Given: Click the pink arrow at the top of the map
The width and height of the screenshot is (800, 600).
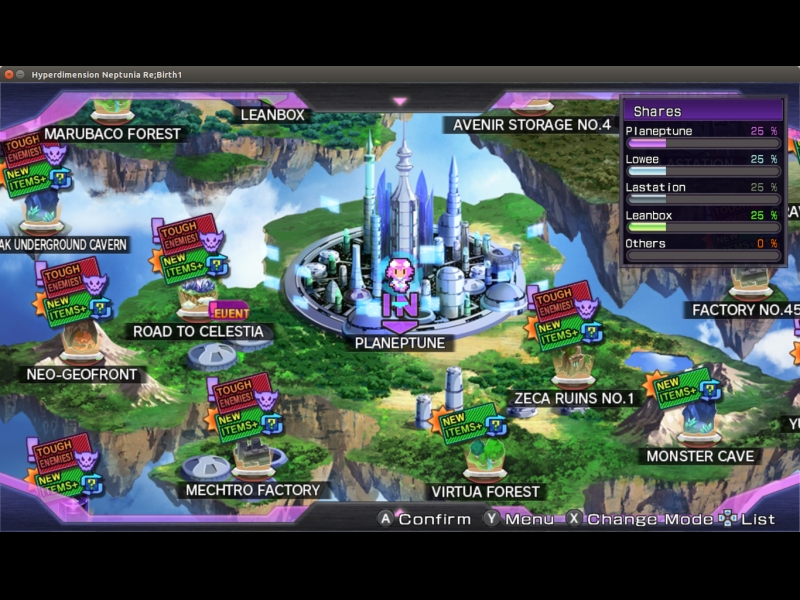Looking at the screenshot, I should coord(400,101).
